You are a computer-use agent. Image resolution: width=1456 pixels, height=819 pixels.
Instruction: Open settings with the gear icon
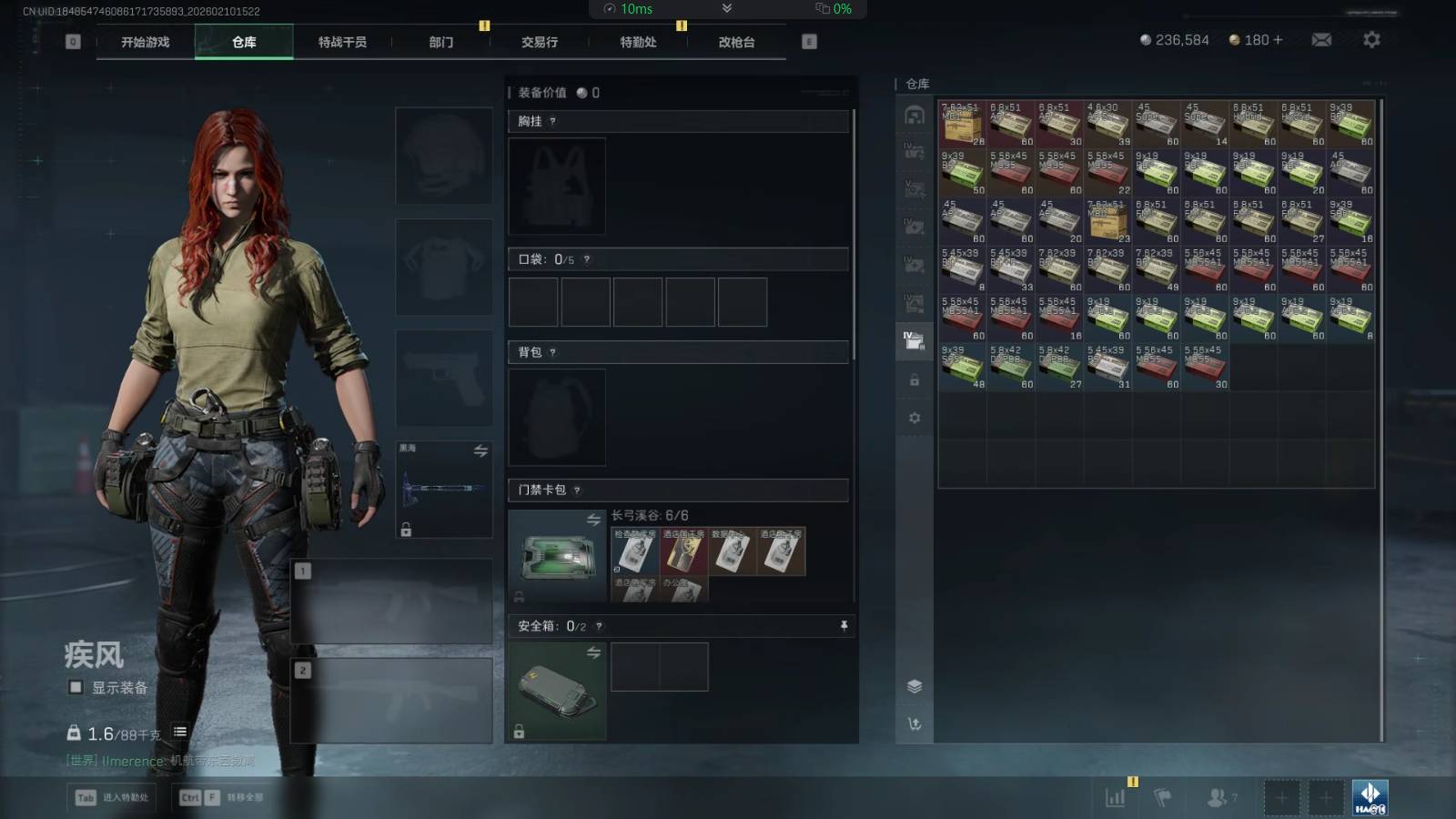tap(1371, 40)
